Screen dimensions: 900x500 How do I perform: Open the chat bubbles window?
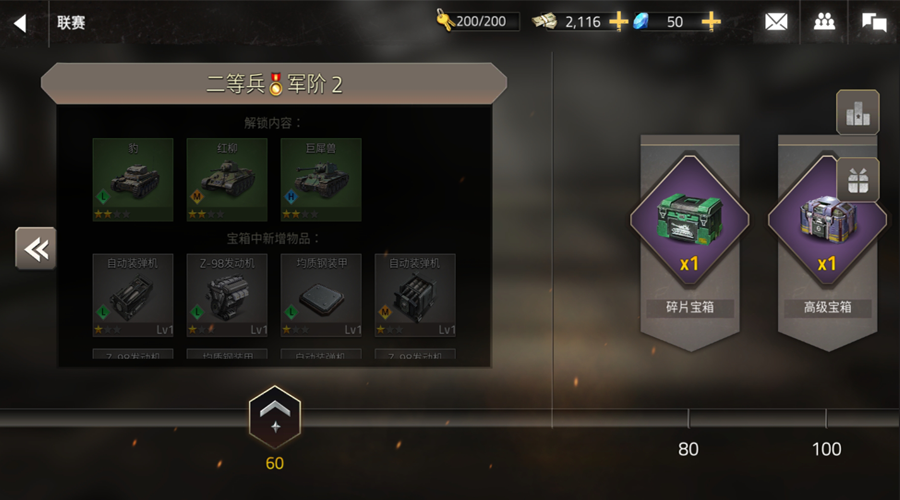874,22
